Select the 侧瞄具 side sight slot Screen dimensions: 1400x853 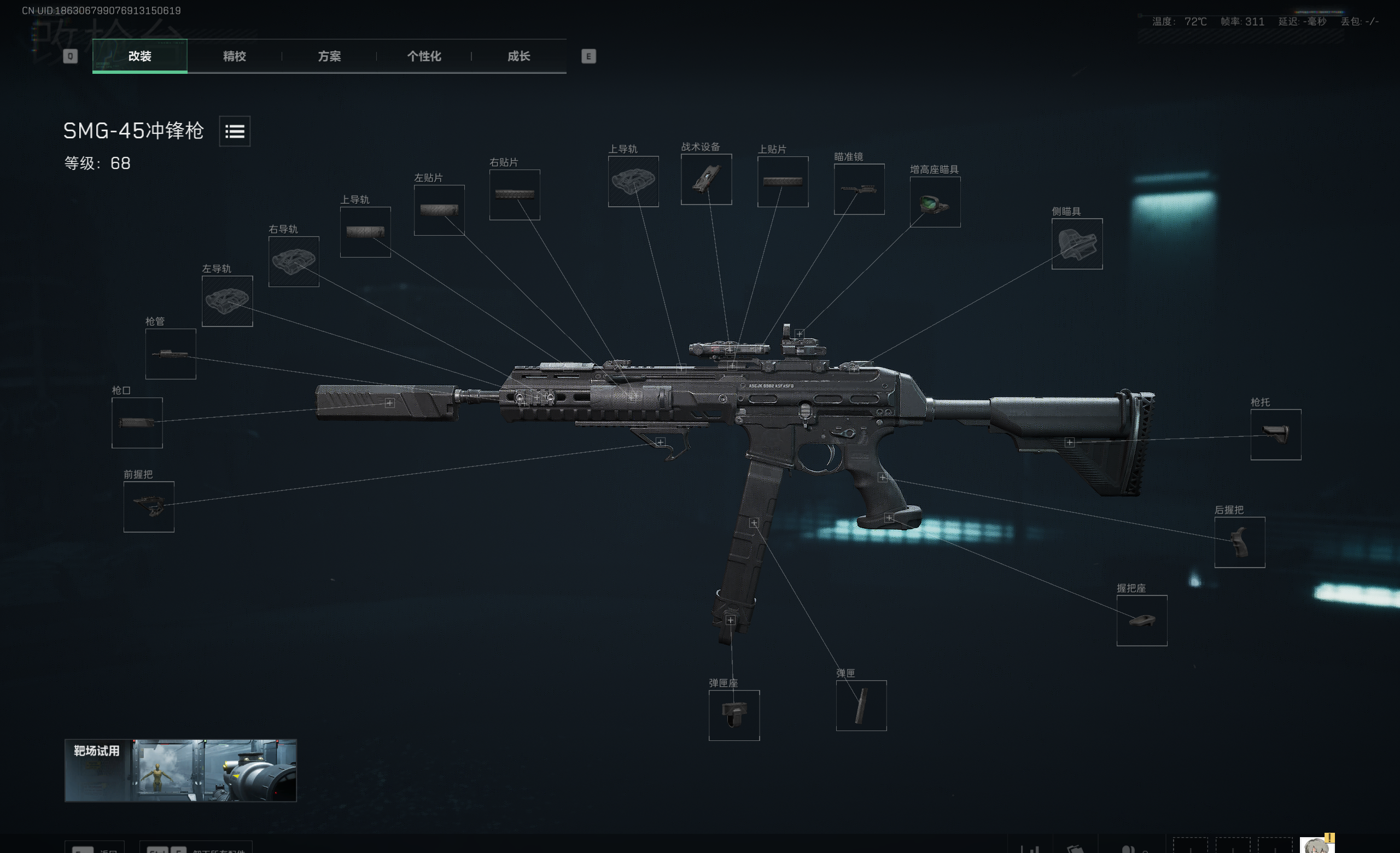tap(1077, 244)
